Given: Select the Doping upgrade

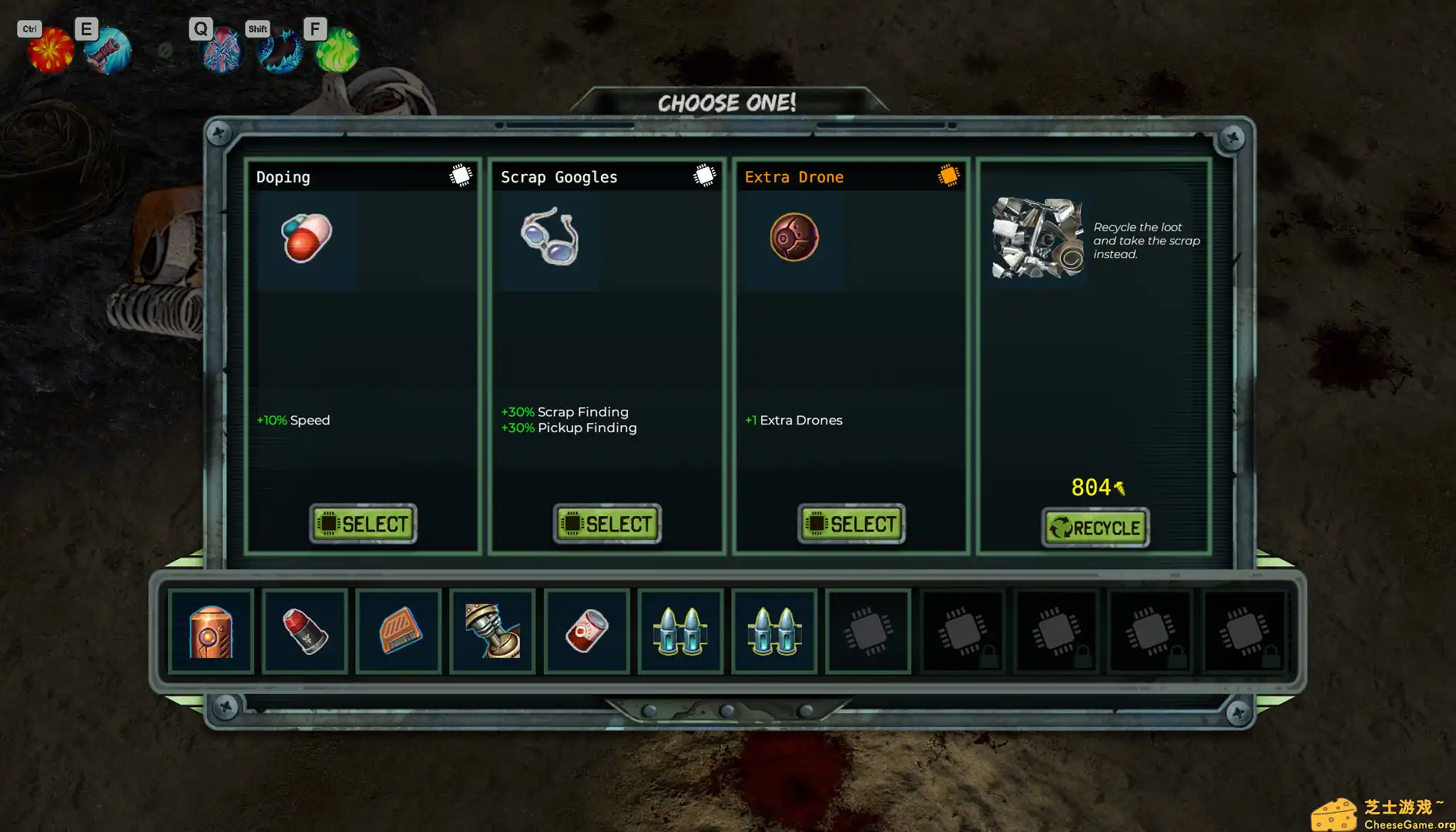Looking at the screenshot, I should click(x=363, y=524).
